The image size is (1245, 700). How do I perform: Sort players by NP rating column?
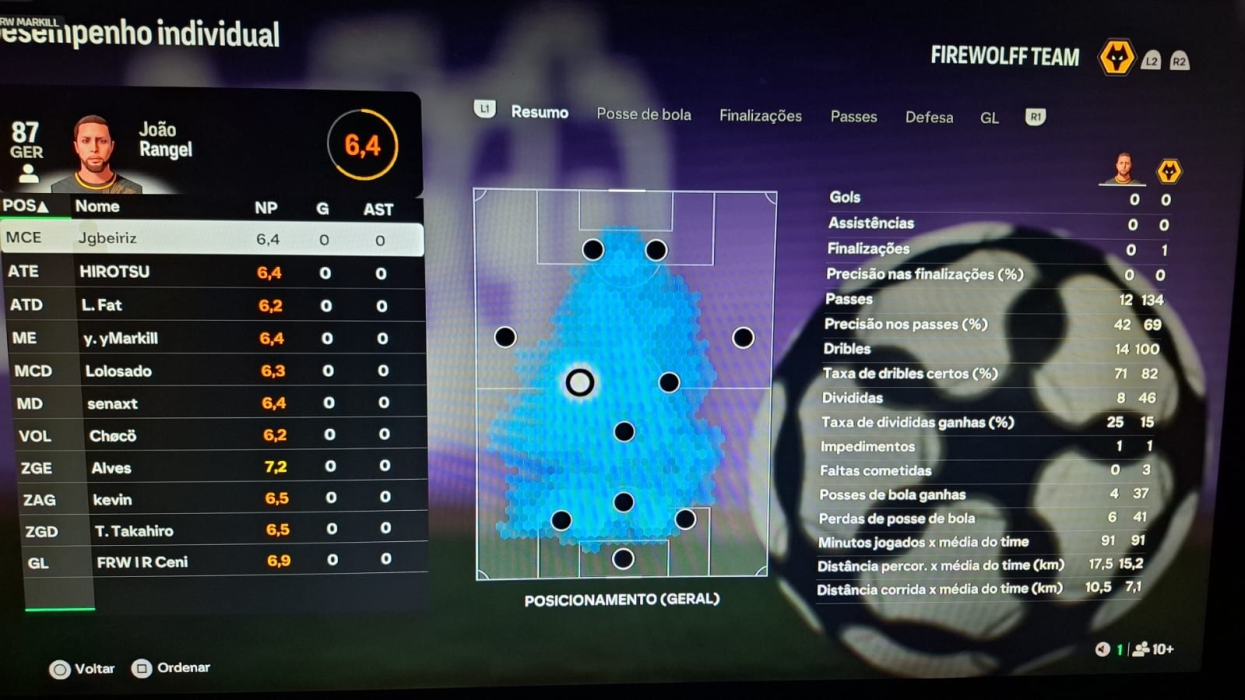click(x=266, y=208)
